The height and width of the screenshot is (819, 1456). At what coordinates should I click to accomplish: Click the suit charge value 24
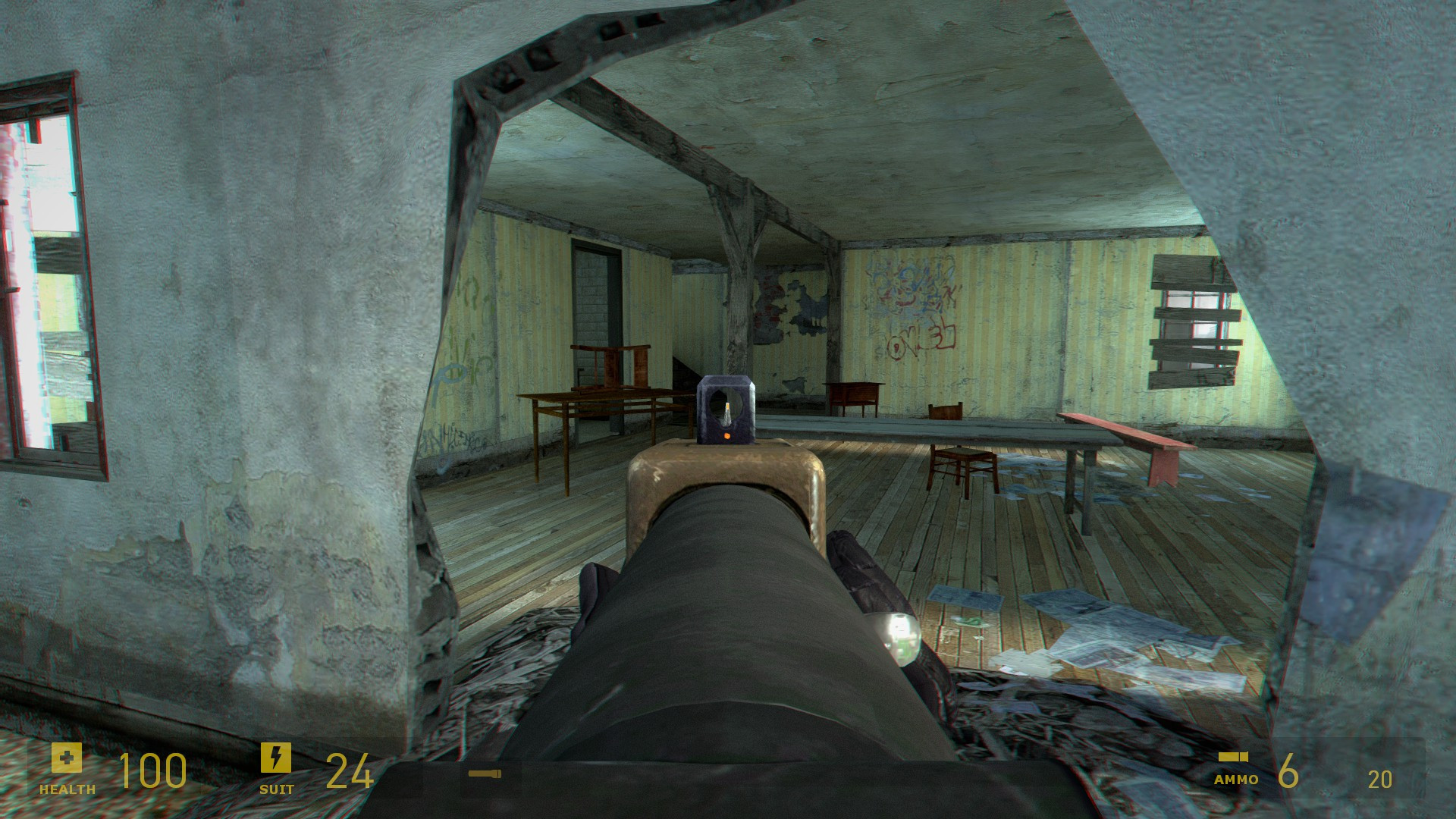pos(350,770)
